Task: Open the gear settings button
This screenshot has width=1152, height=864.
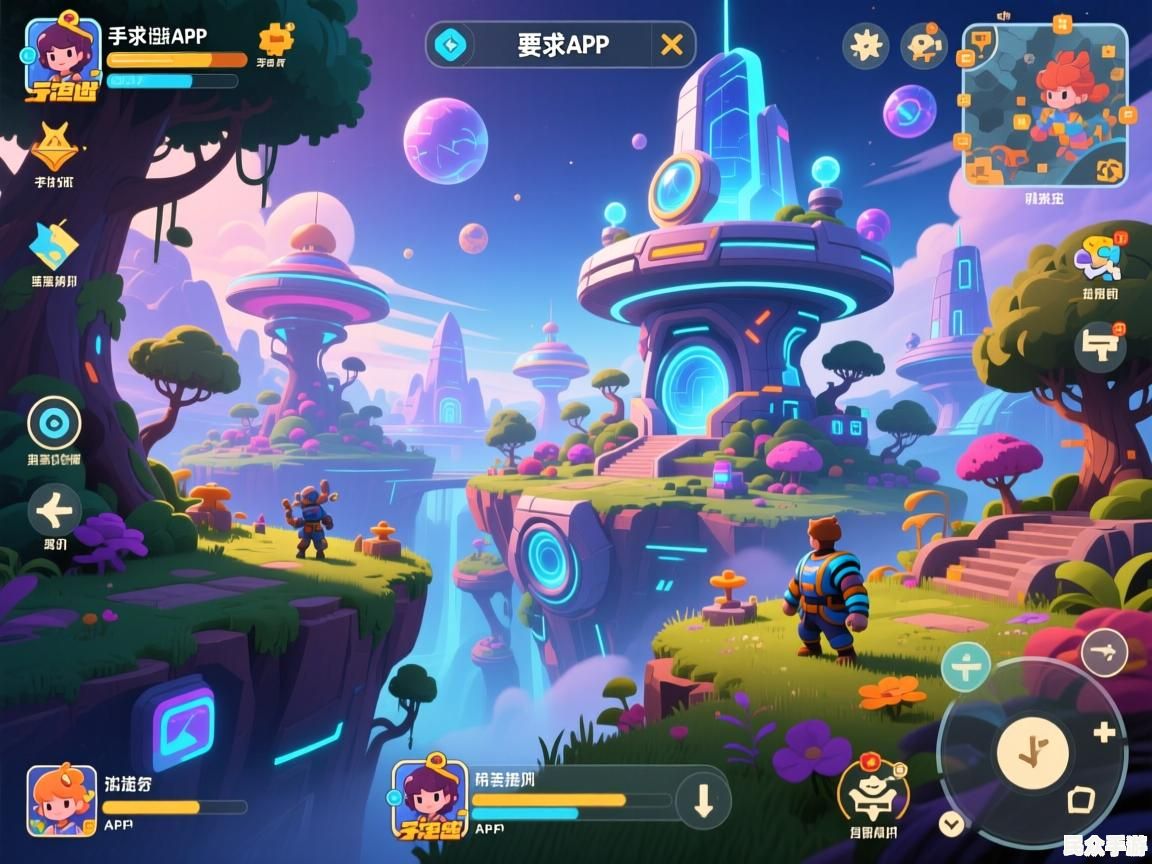Action: click(x=865, y=45)
